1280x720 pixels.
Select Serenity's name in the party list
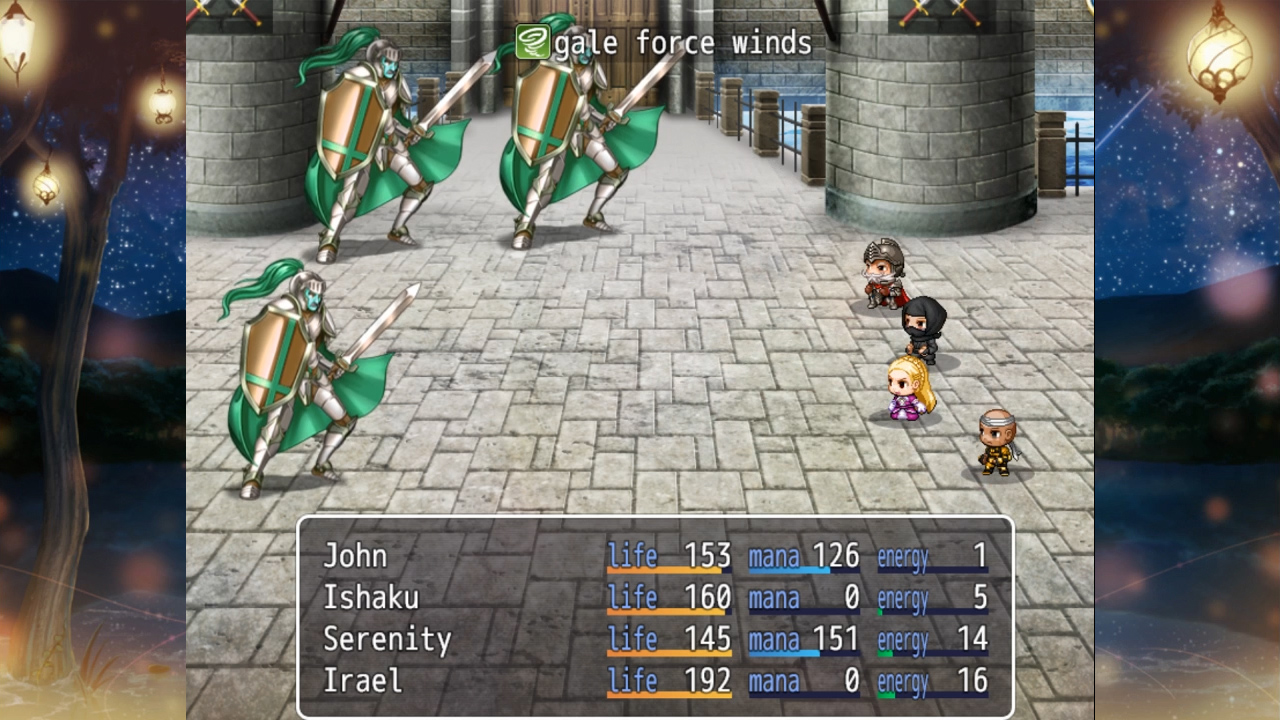coord(388,638)
